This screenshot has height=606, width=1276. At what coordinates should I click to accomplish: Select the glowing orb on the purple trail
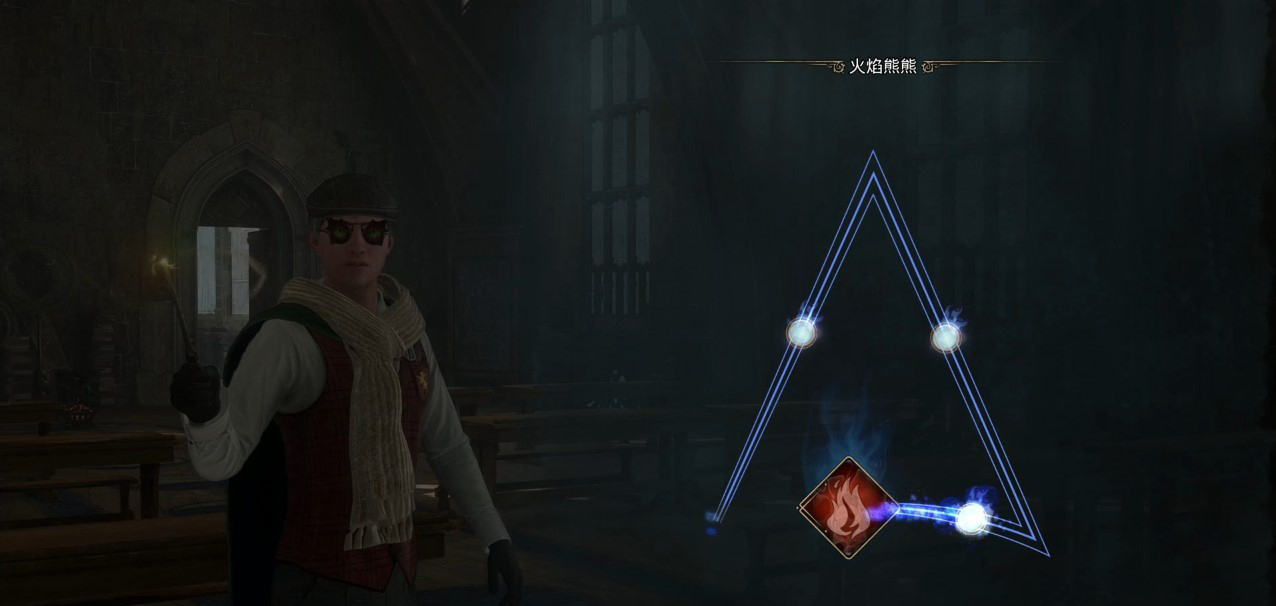971,517
